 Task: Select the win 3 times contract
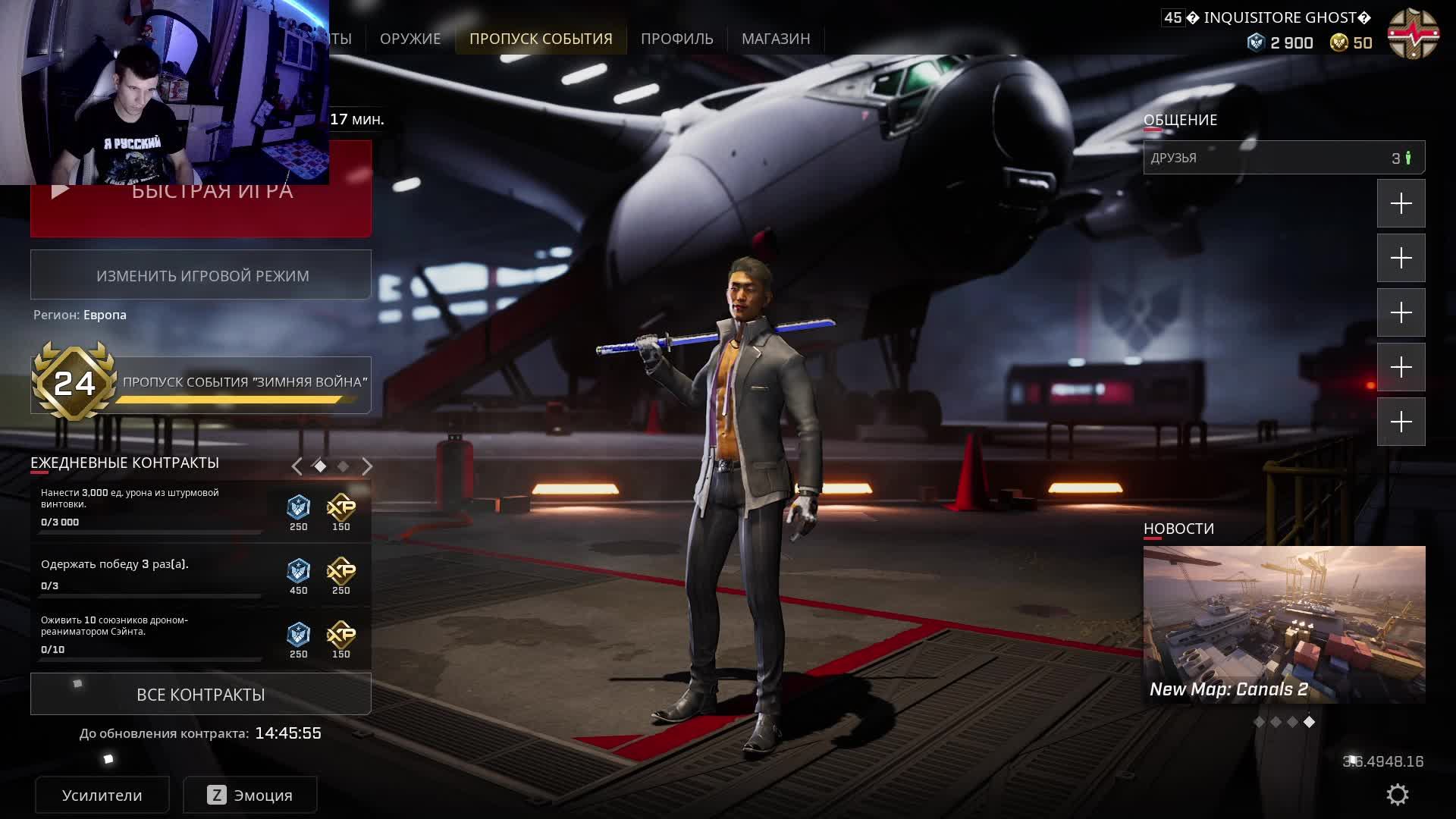point(152,574)
